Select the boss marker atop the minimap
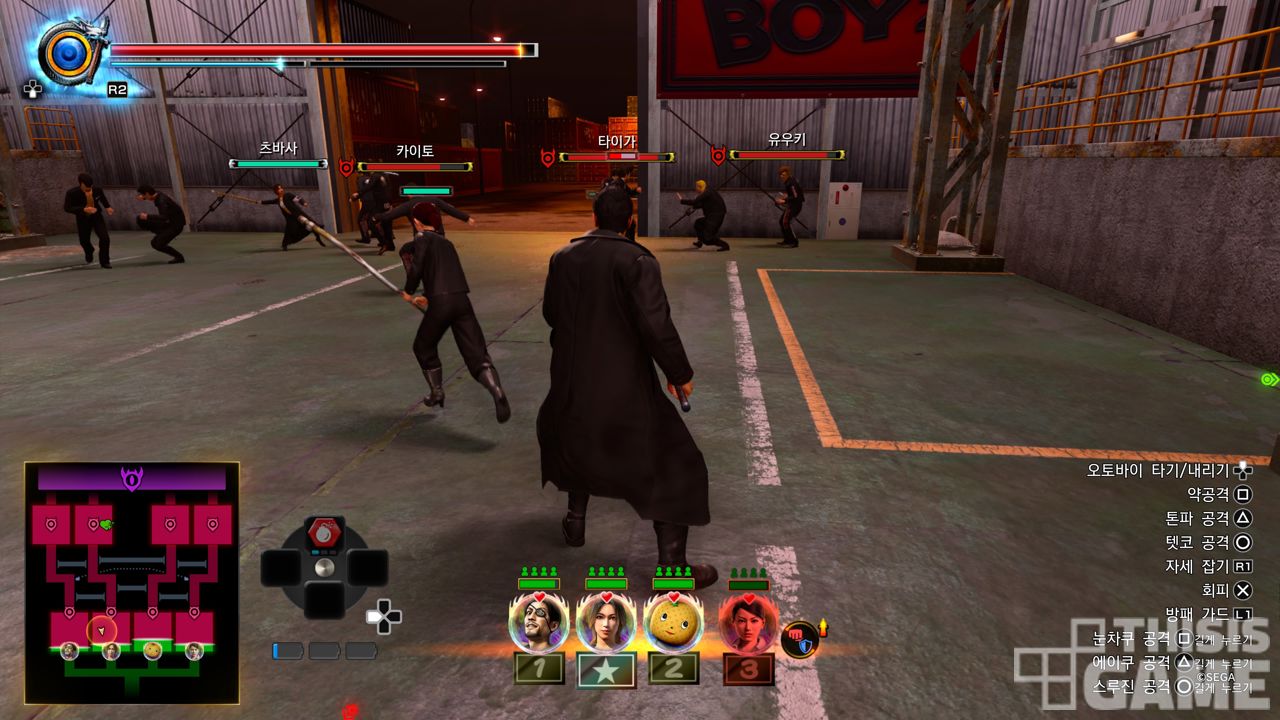 click(132, 479)
